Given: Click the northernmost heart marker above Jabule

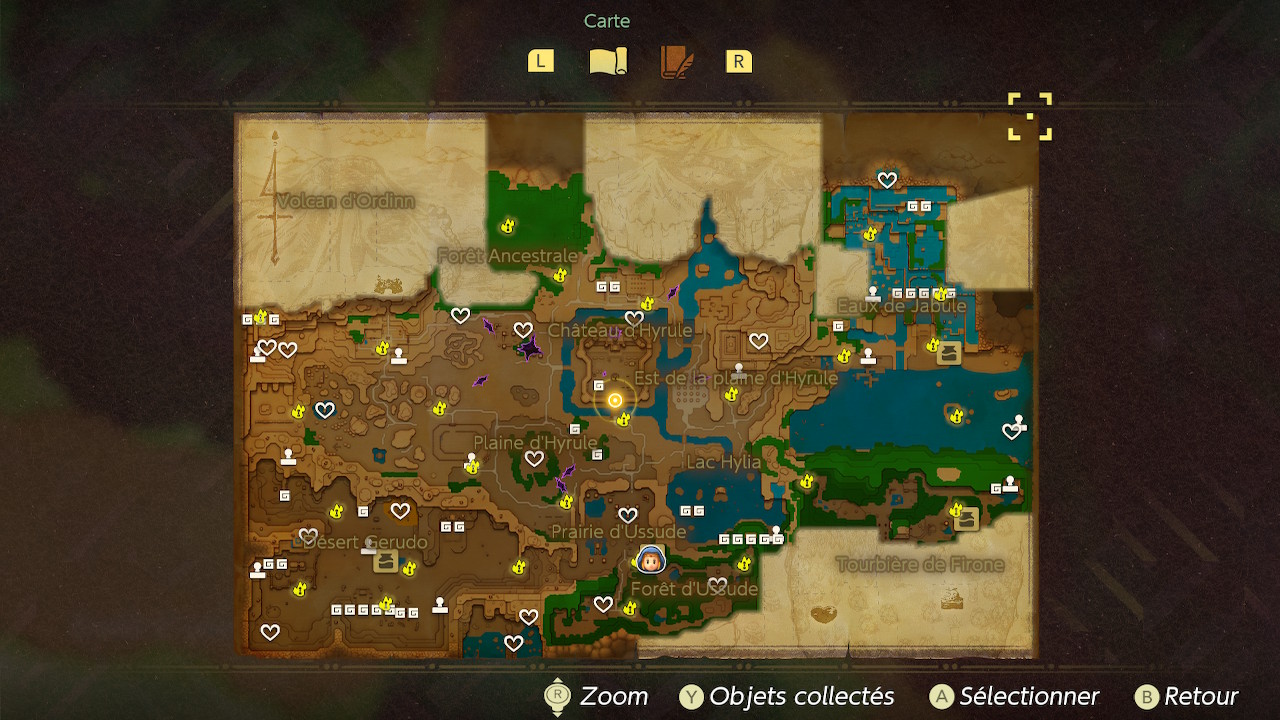Looking at the screenshot, I should click(x=887, y=180).
